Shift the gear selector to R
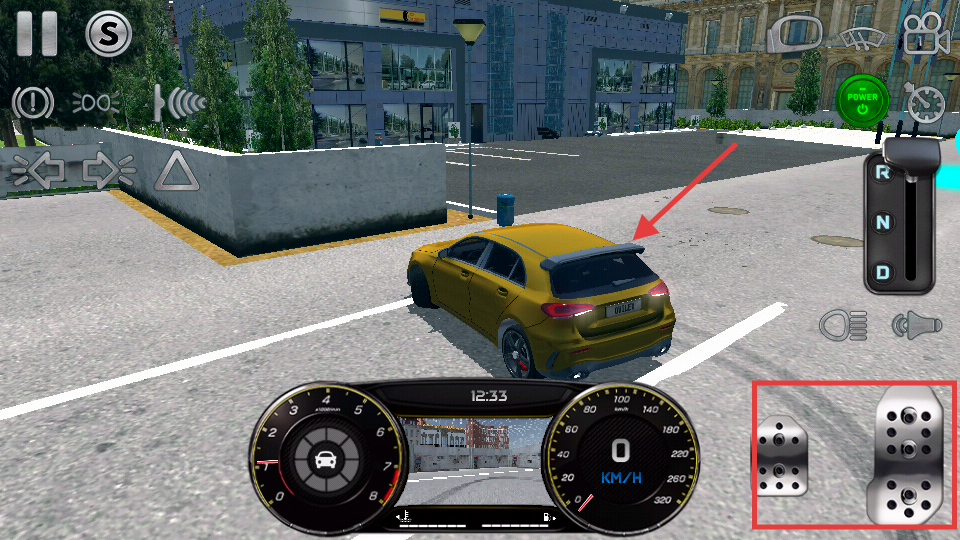The height and width of the screenshot is (540, 960). (883, 173)
